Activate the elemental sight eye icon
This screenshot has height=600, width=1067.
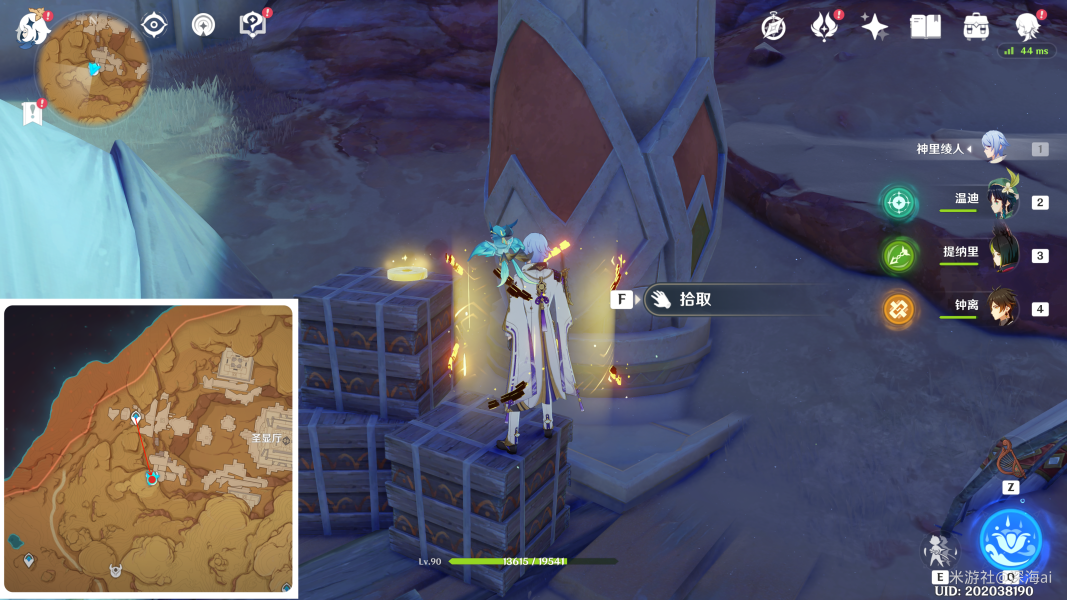coord(154,25)
